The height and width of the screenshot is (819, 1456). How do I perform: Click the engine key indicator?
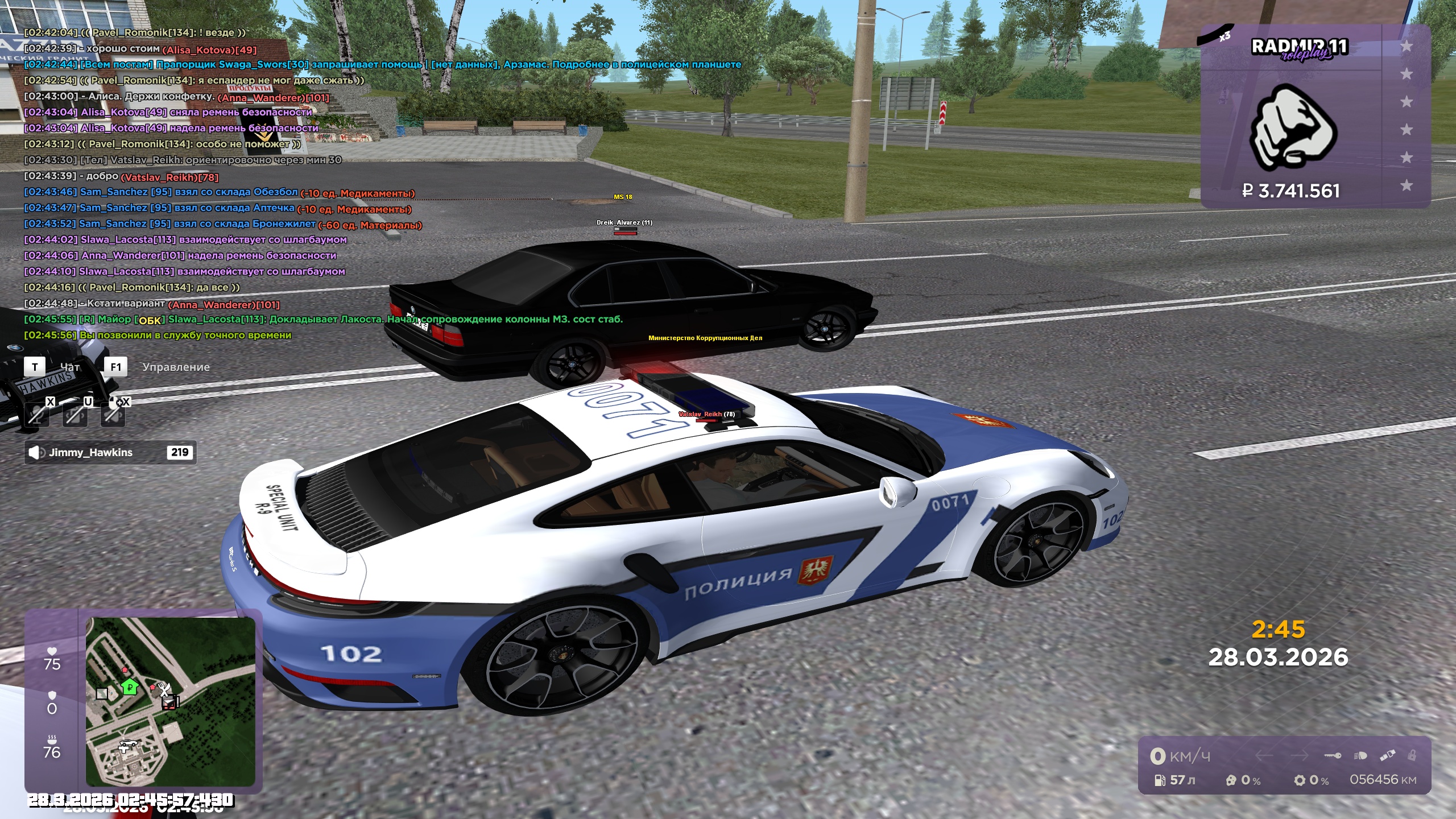(1333, 756)
